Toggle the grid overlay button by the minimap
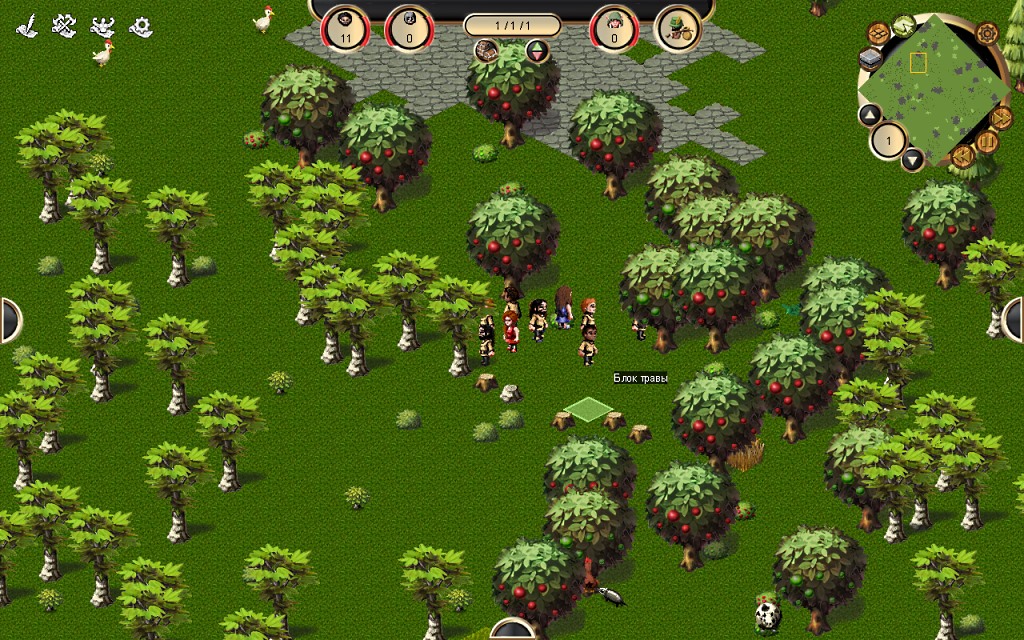This screenshot has height=640, width=1024. (877, 34)
